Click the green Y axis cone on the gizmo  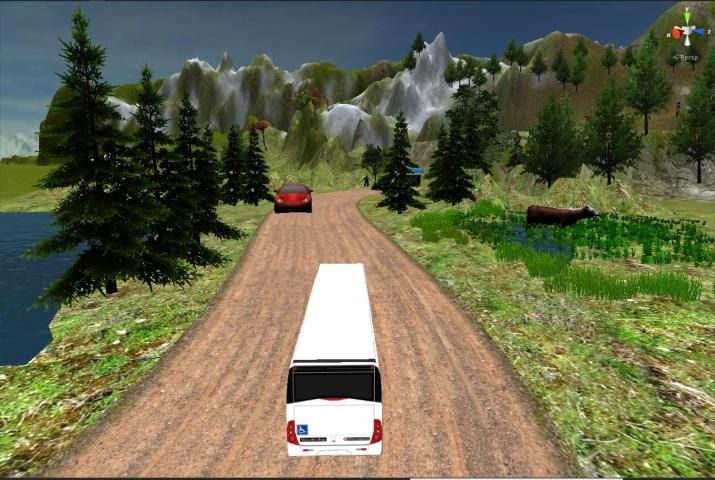click(687, 17)
